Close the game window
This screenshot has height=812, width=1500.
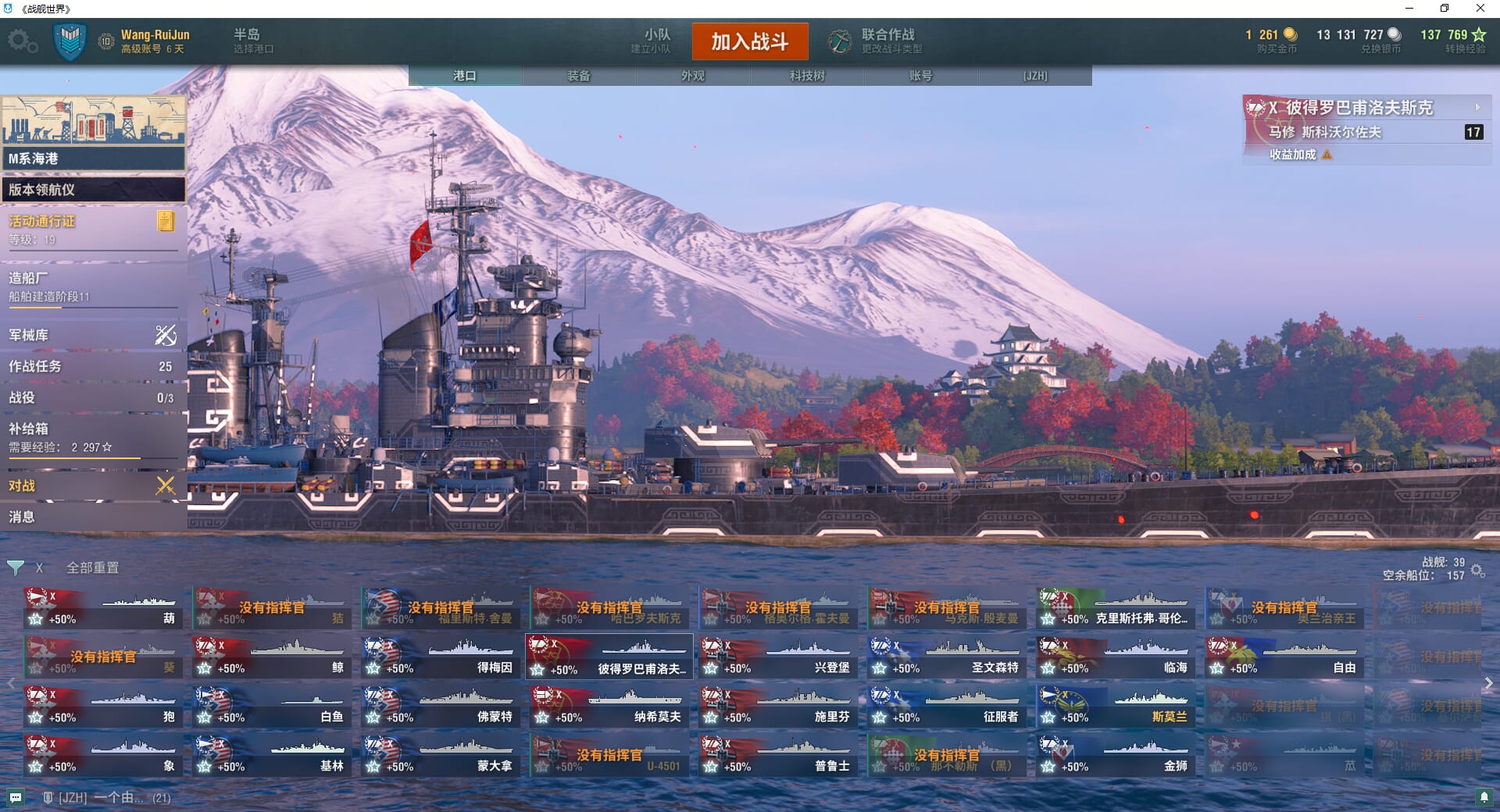click(1480, 9)
